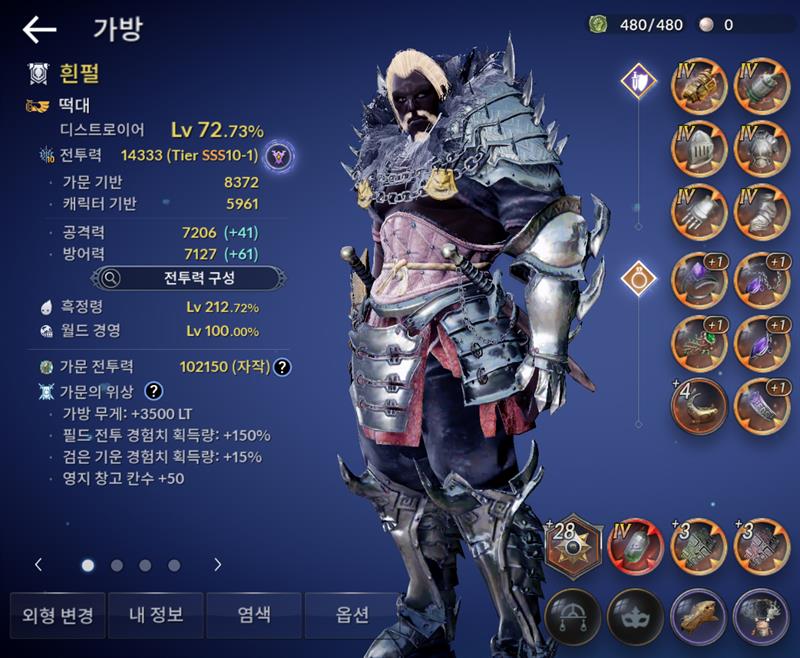Viewport: 800px width, 658px height.
Task: Go to the next info page arrow
Action: (218, 565)
